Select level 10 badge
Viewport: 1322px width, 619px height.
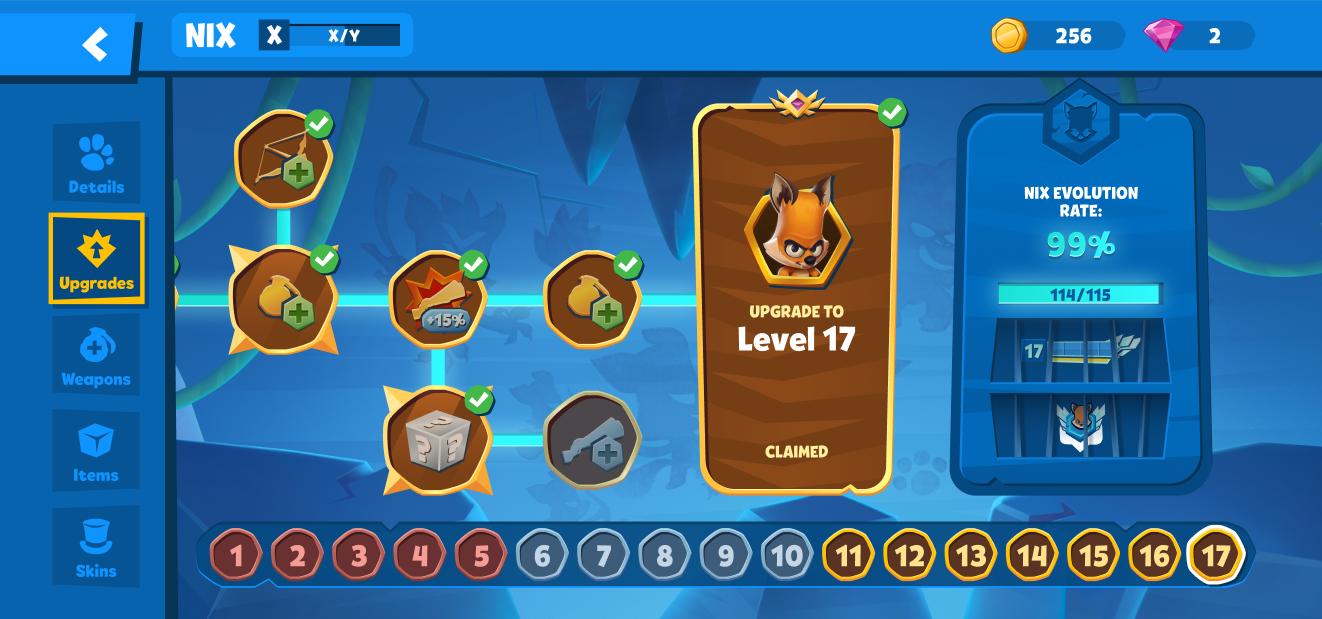[787, 555]
